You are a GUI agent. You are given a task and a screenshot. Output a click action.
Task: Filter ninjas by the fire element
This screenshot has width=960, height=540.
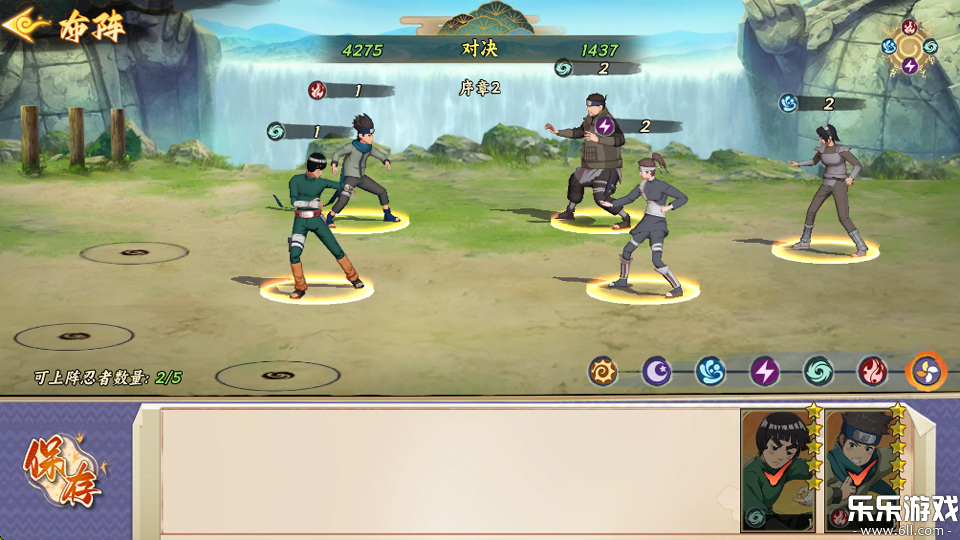click(x=872, y=372)
